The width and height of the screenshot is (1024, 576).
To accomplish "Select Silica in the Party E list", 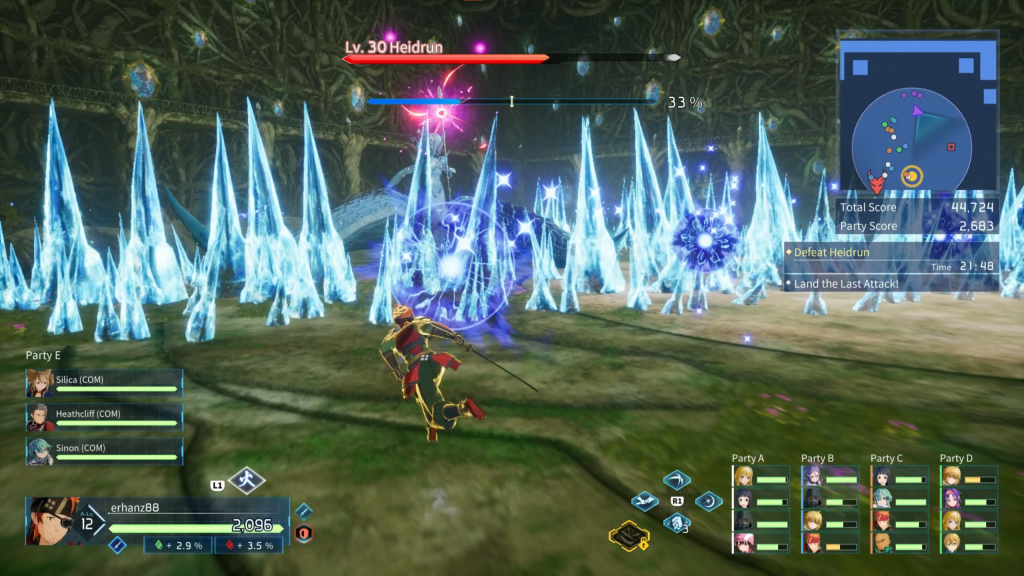I will [x=104, y=385].
